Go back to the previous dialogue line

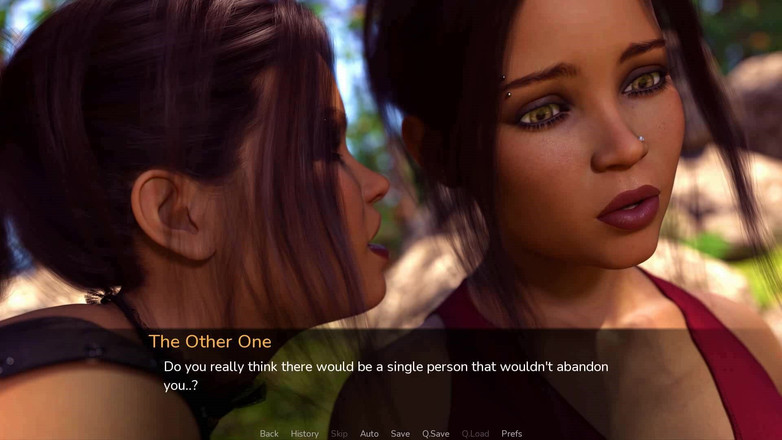[269, 434]
